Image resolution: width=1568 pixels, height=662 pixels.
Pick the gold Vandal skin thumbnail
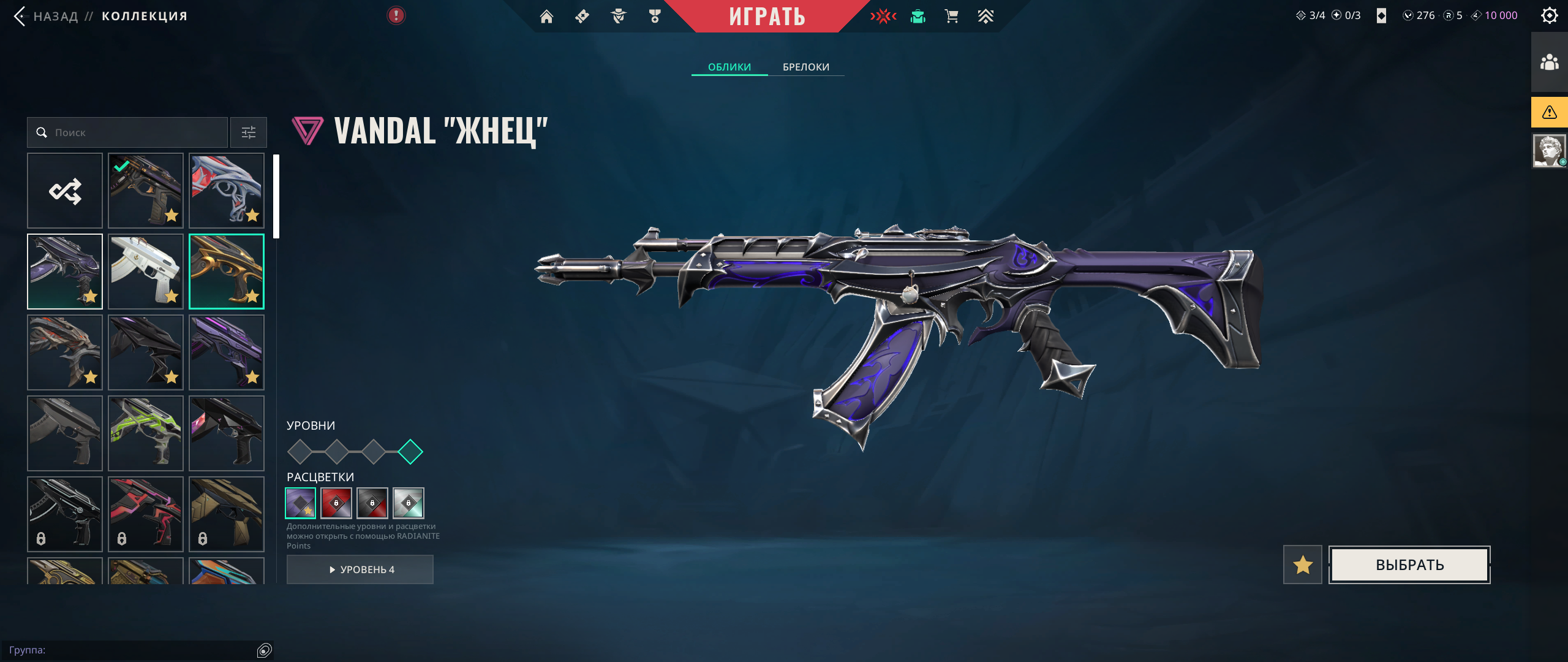227,272
